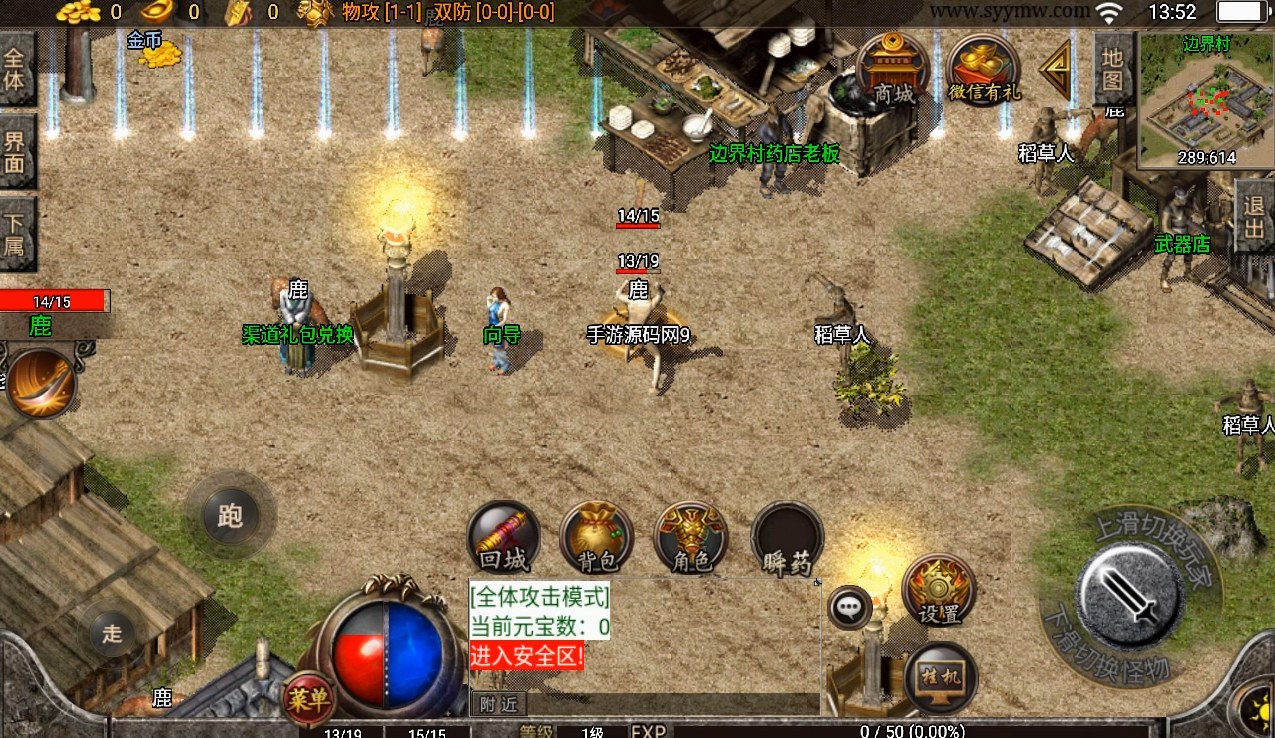
Task: Use the 回城 return scroll
Action: (x=504, y=538)
